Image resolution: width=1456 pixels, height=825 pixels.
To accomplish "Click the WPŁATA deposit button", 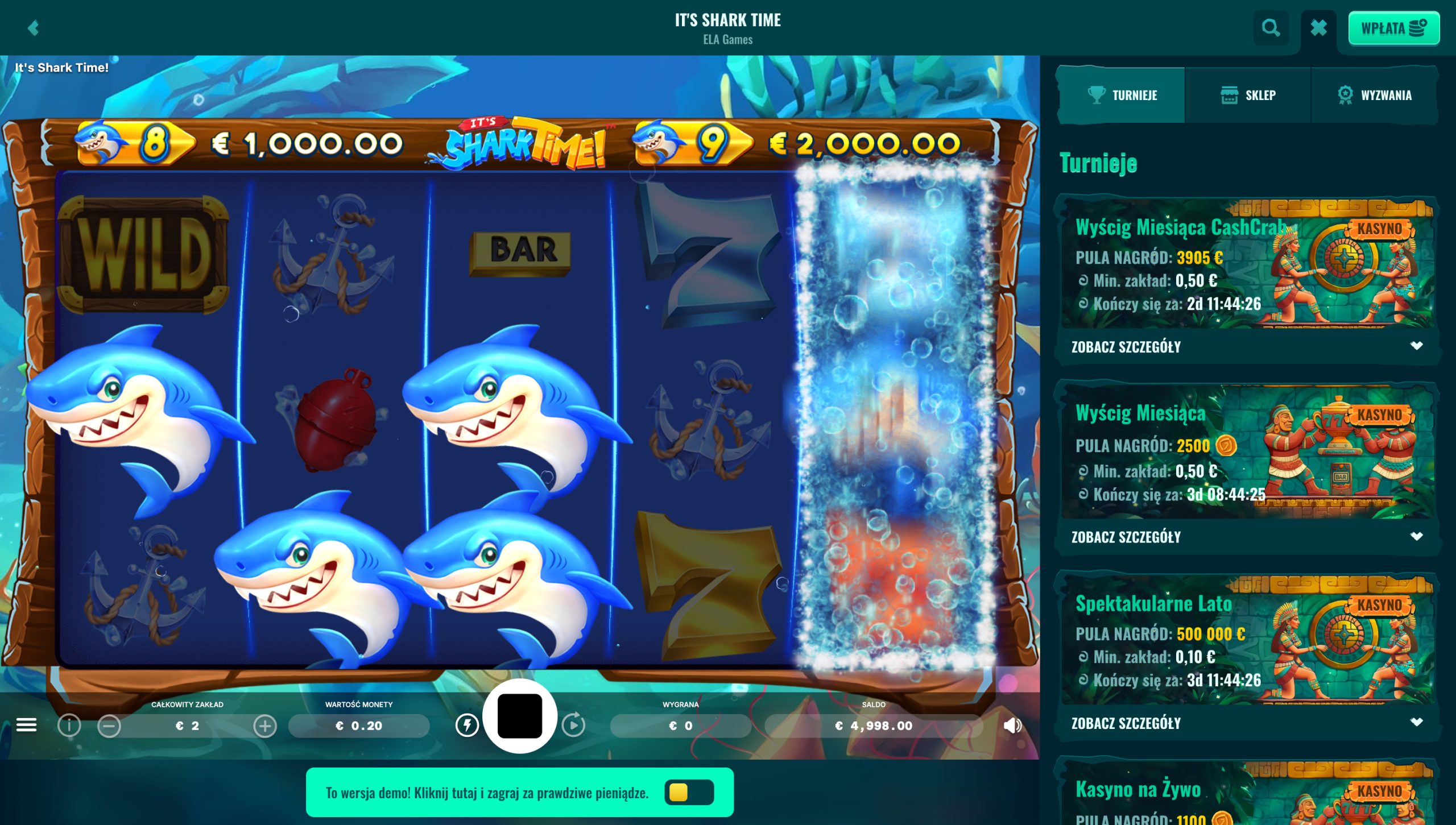I will point(1393,27).
